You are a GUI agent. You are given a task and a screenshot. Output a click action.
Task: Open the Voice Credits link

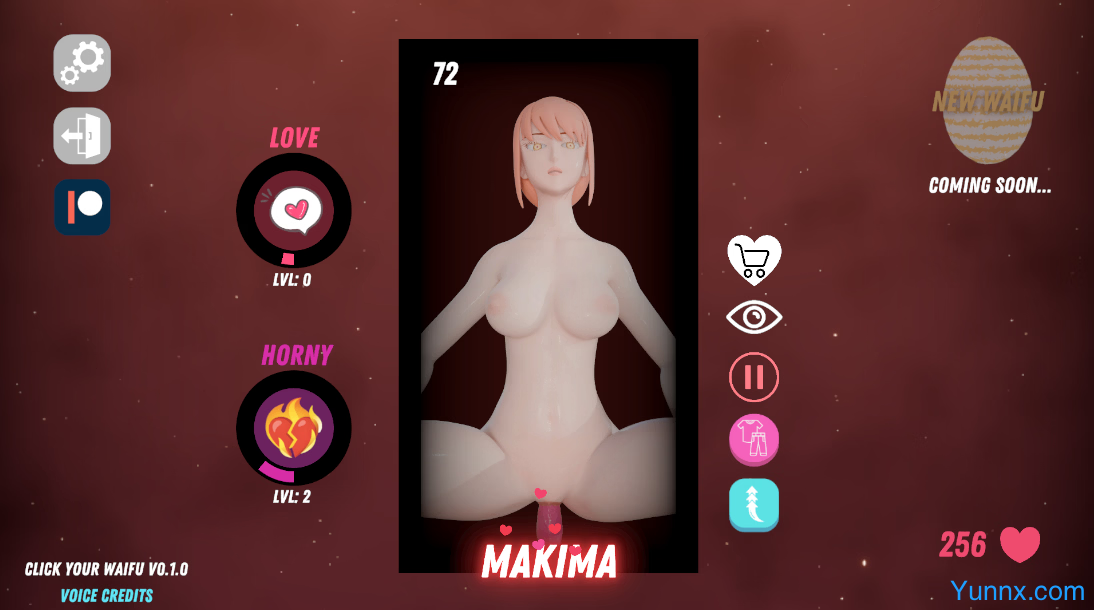tap(107, 596)
